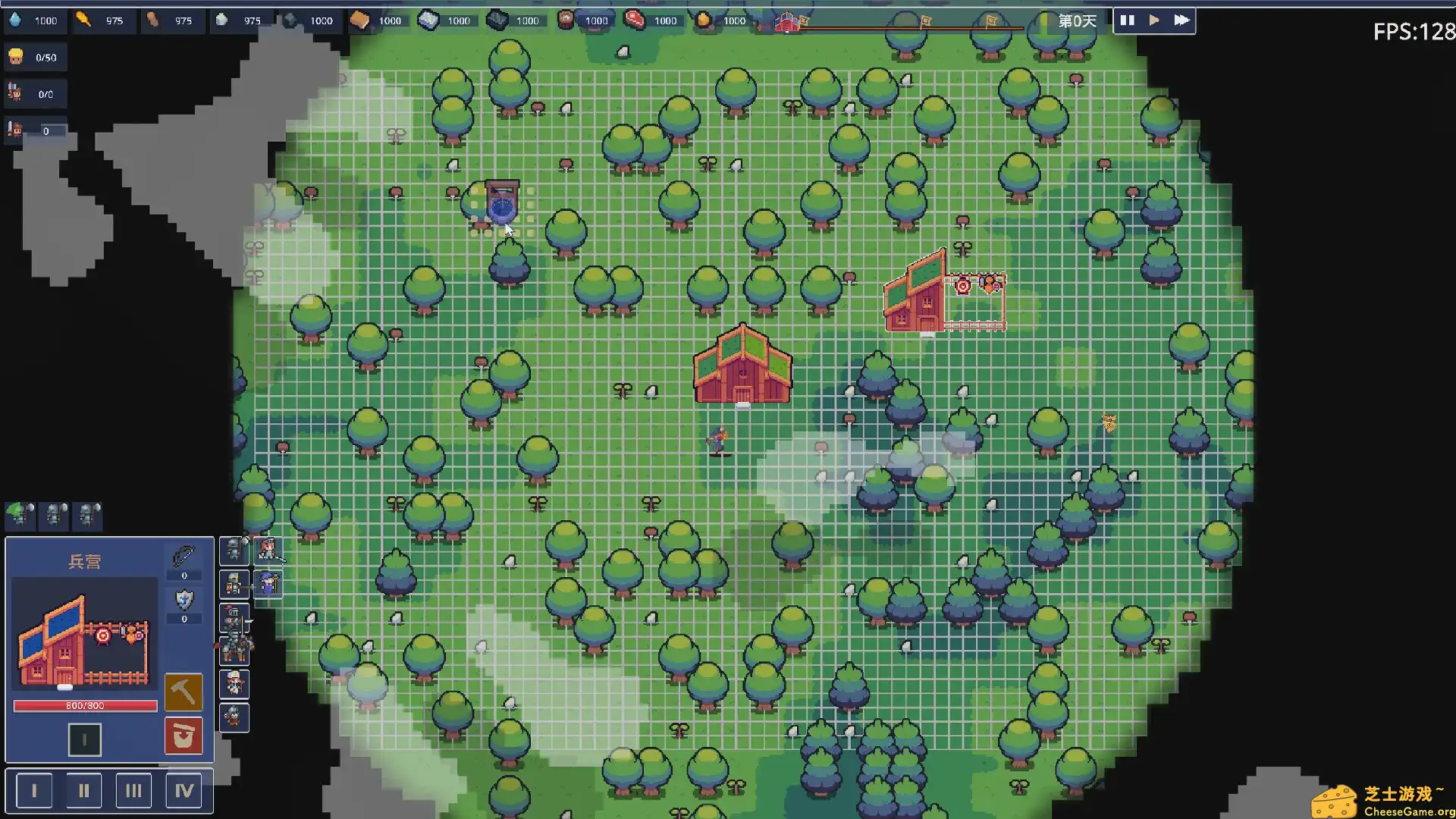Select the blue spear-wielding unit icon
Screen dimensions: 1456x819
[268, 584]
